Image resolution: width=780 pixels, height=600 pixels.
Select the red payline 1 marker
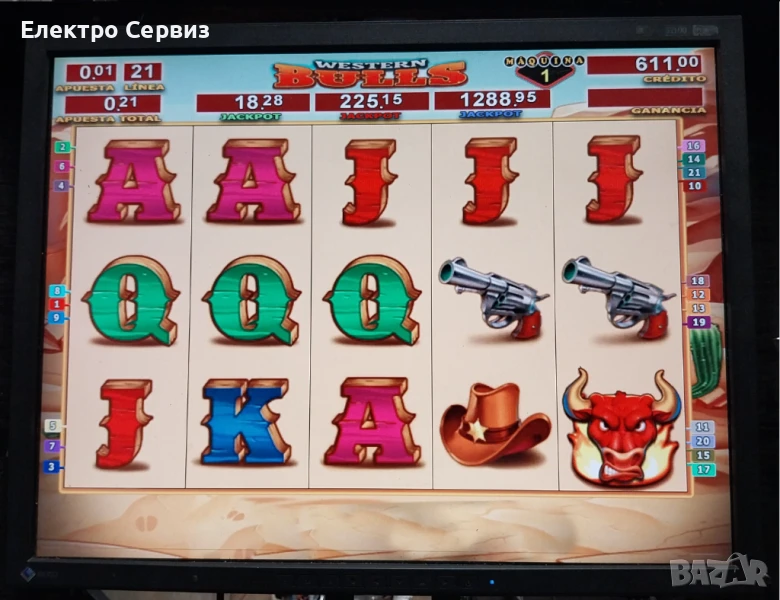[56, 304]
